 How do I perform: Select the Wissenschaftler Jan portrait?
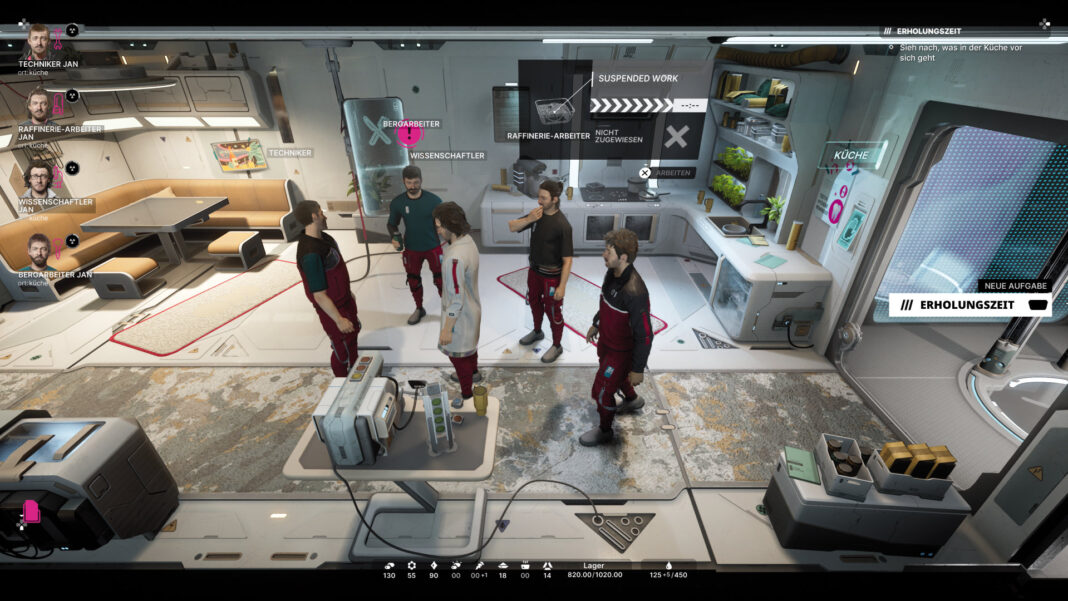coord(39,178)
